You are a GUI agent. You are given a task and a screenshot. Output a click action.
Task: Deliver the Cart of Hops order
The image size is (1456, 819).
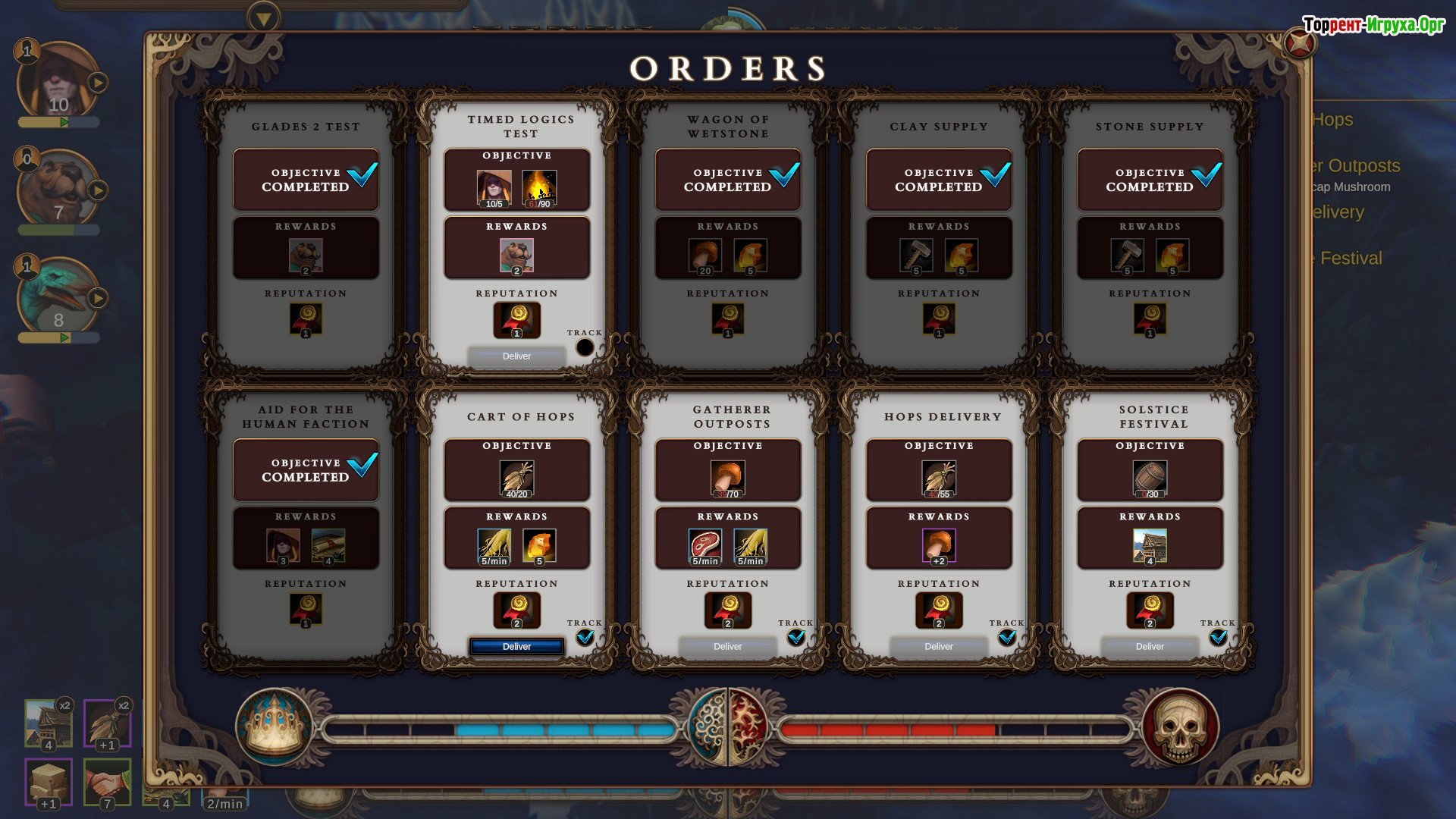[516, 646]
